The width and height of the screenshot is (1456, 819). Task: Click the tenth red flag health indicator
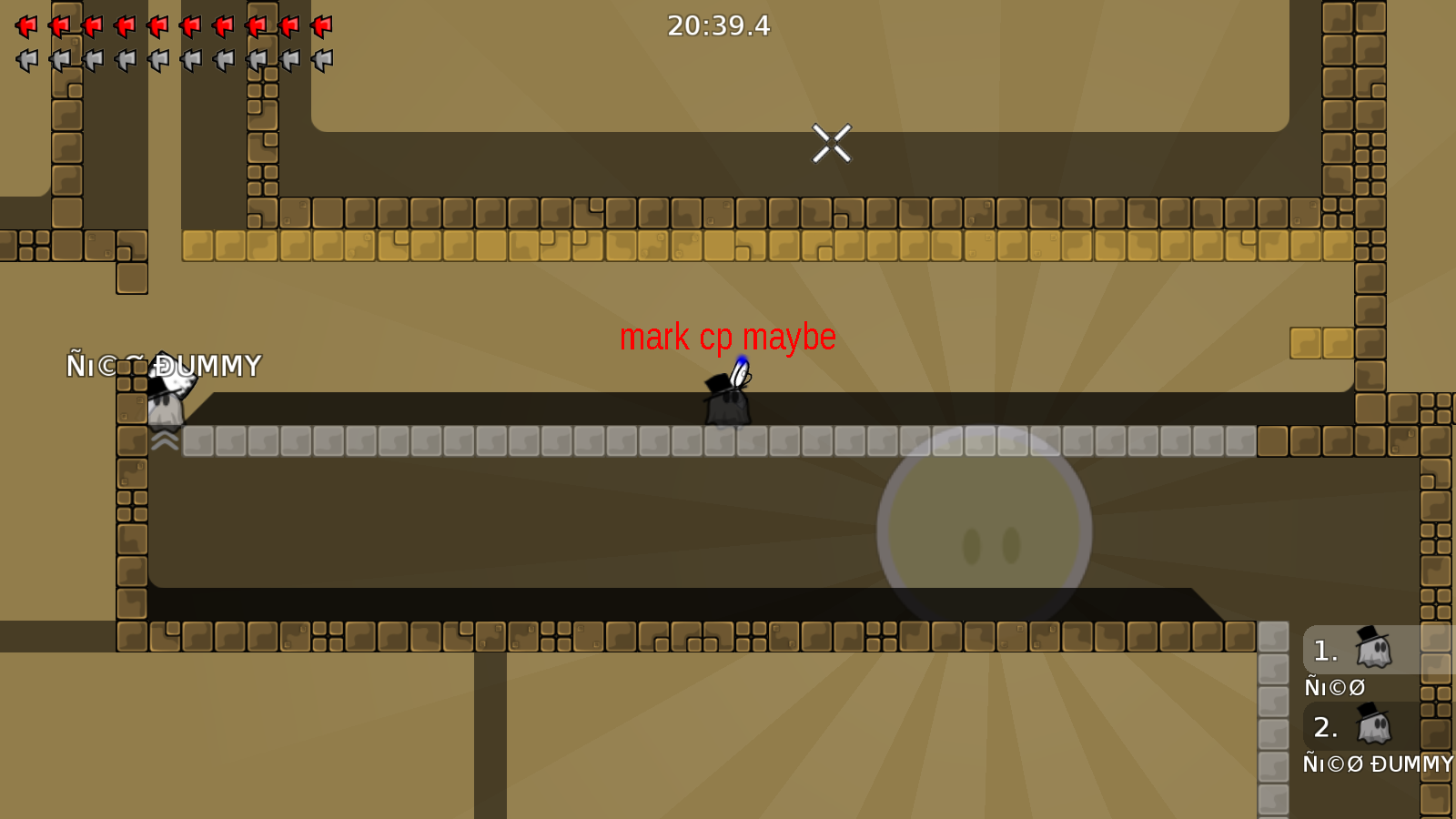tap(321, 25)
